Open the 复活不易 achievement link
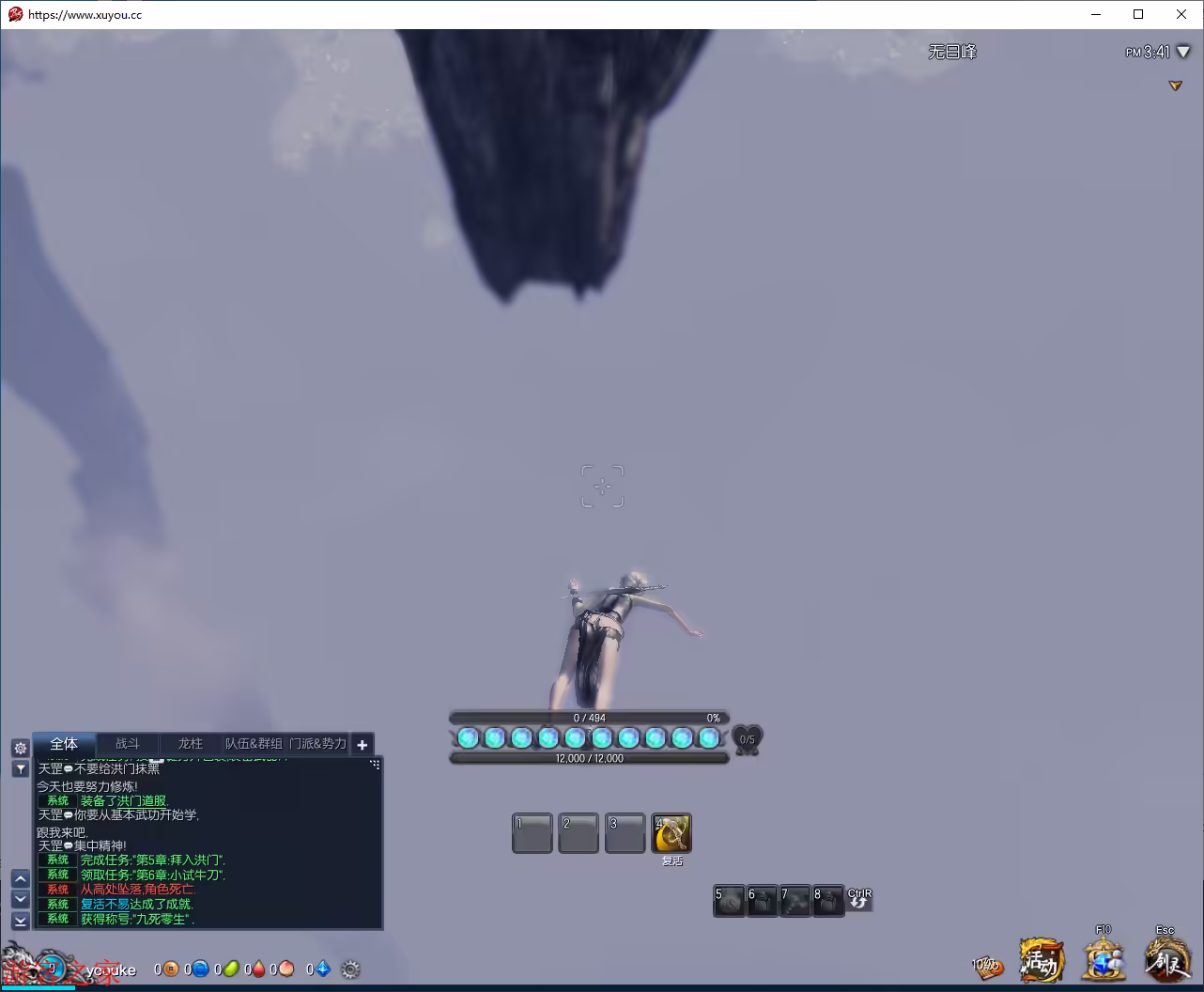 click(104, 905)
